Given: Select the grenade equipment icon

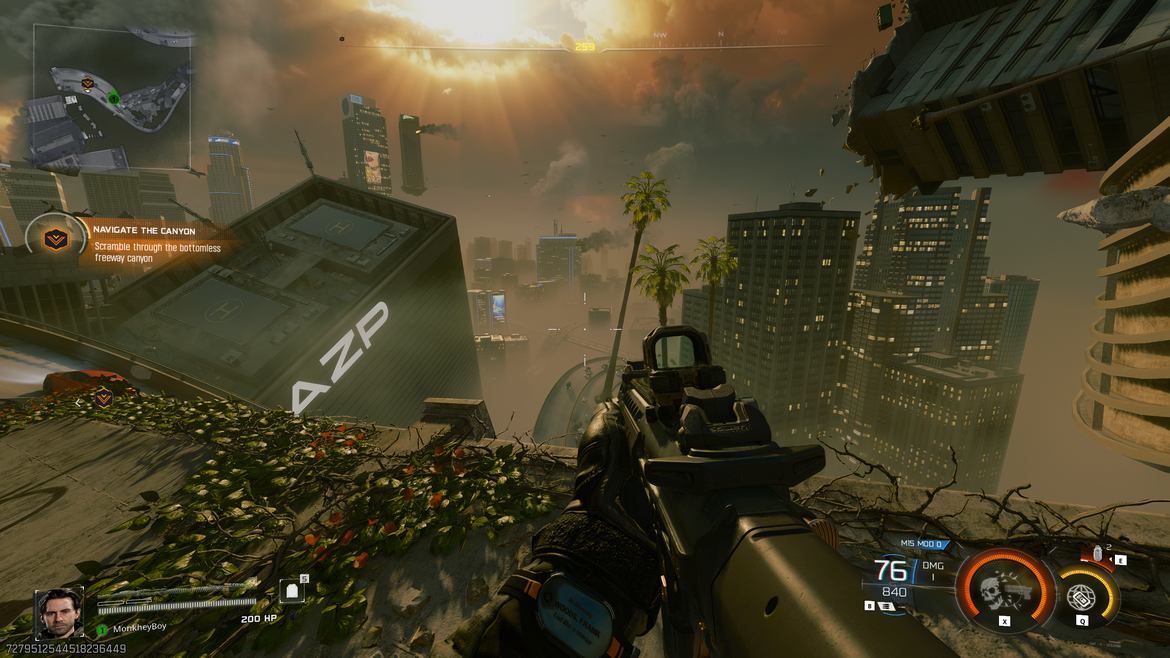Looking at the screenshot, I should point(1098,552).
